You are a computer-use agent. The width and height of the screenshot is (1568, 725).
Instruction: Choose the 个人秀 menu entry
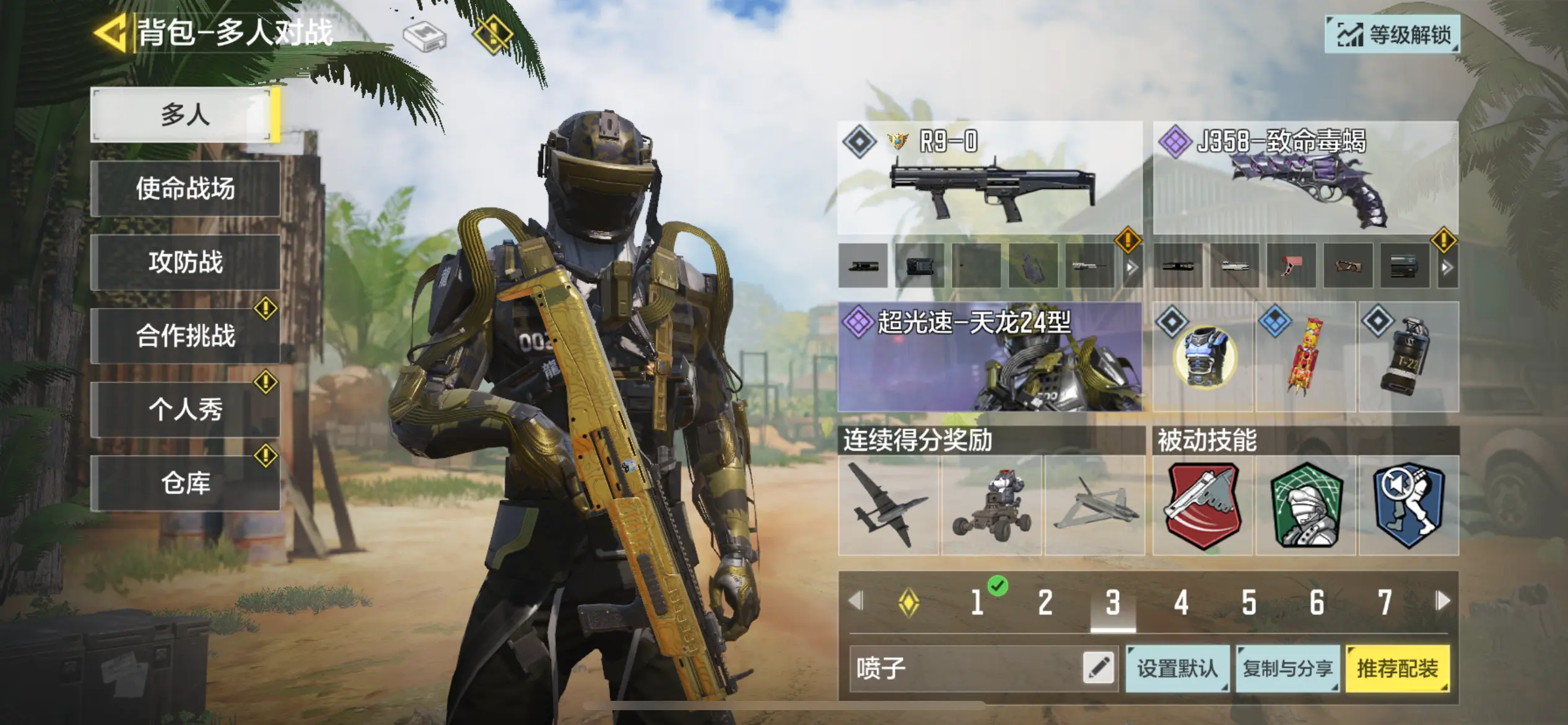point(185,410)
